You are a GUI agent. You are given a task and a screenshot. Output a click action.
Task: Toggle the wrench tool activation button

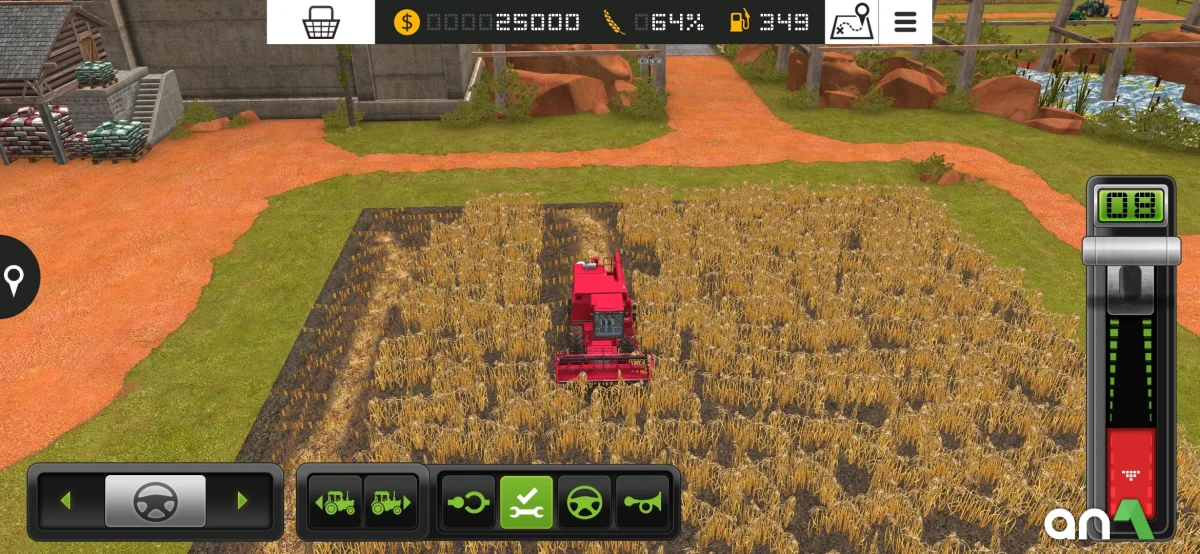point(526,502)
